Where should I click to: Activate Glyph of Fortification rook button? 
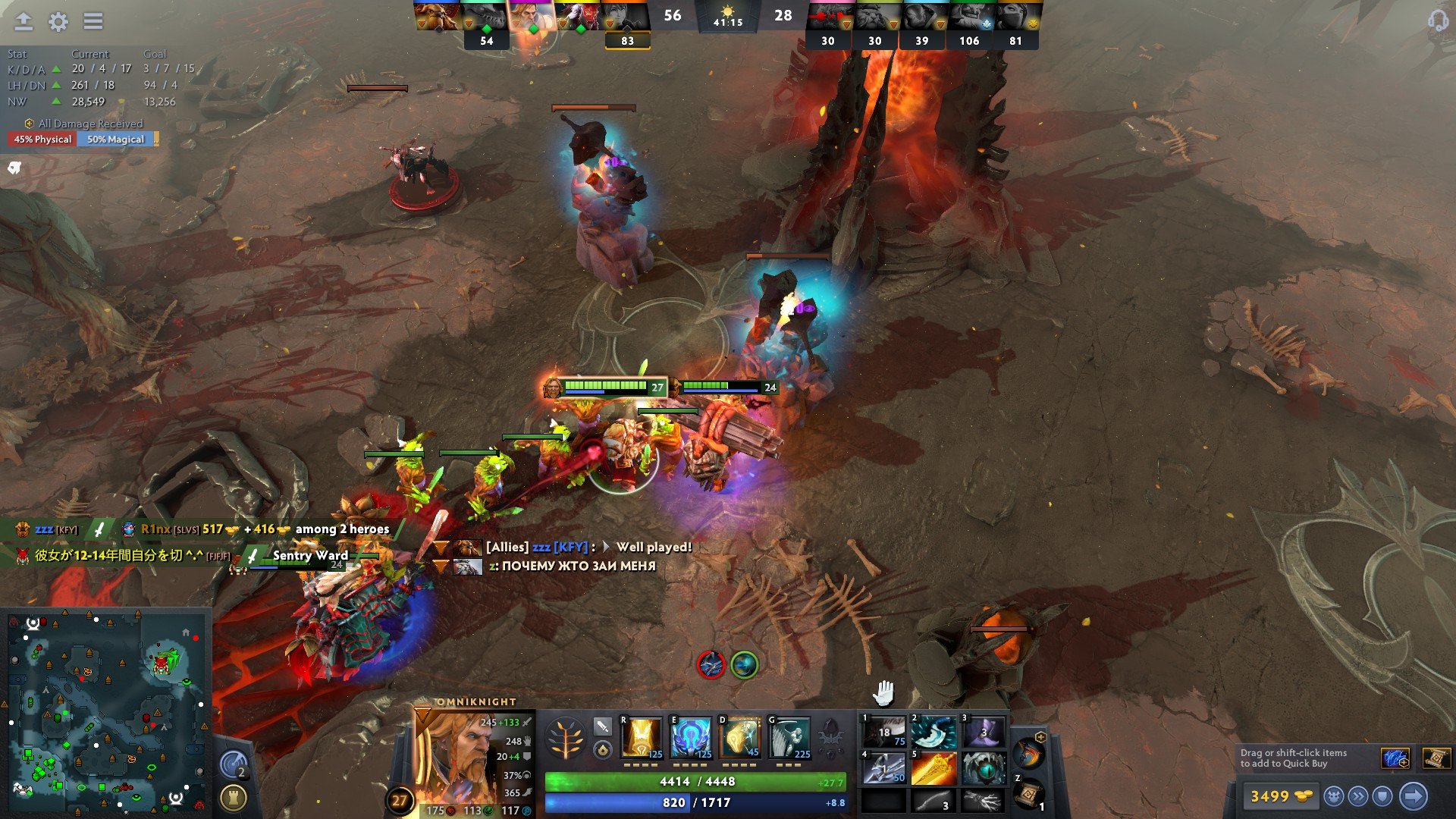(233, 798)
